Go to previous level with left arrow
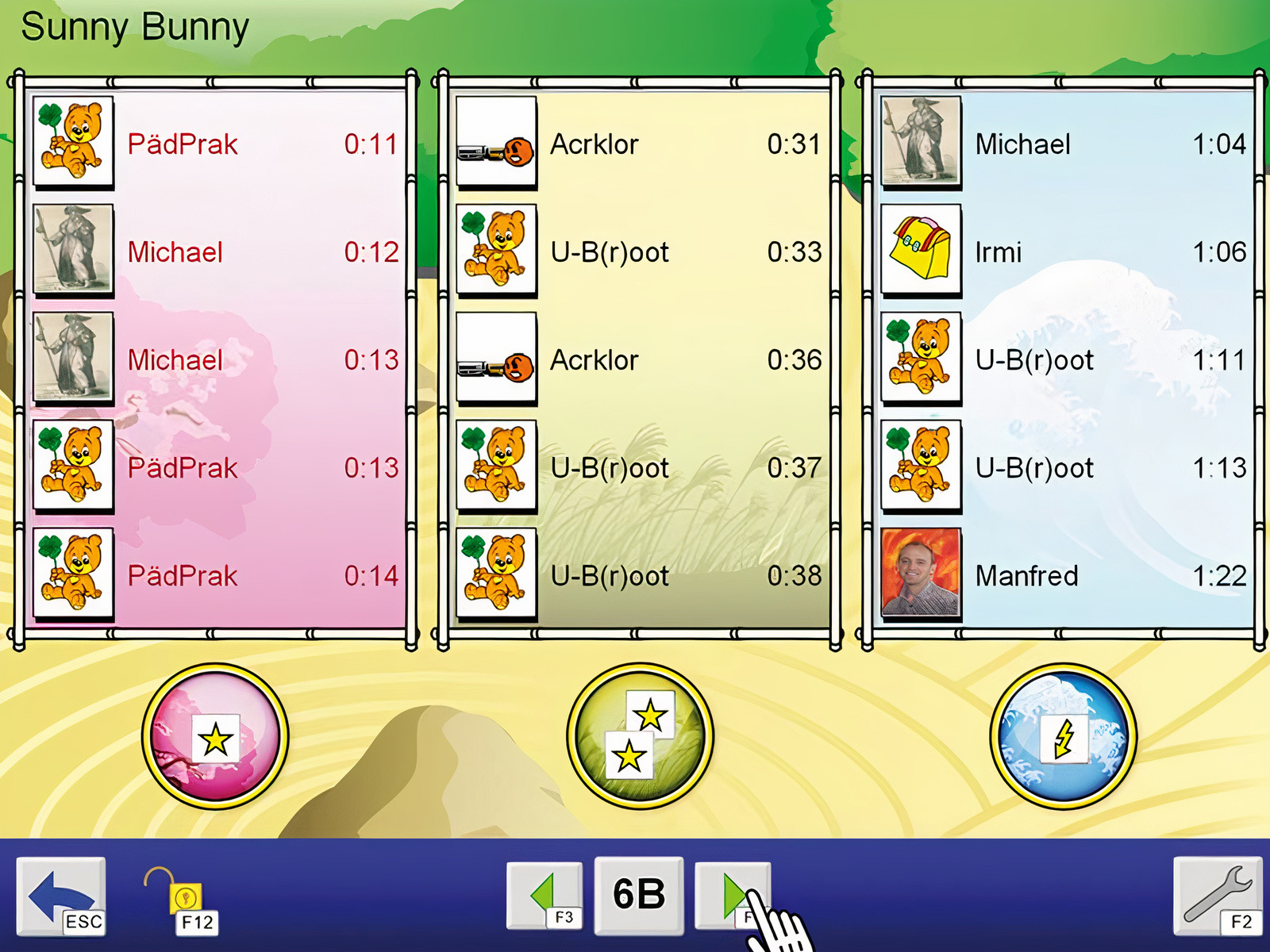1270x952 pixels. point(545,894)
